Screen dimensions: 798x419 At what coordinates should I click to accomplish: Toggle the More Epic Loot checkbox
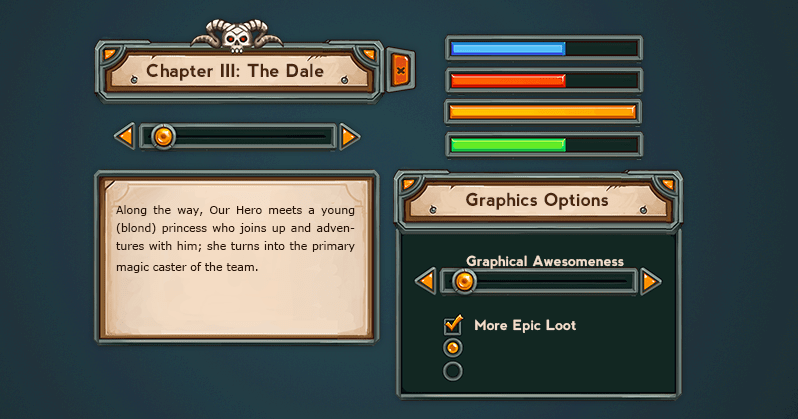453,325
